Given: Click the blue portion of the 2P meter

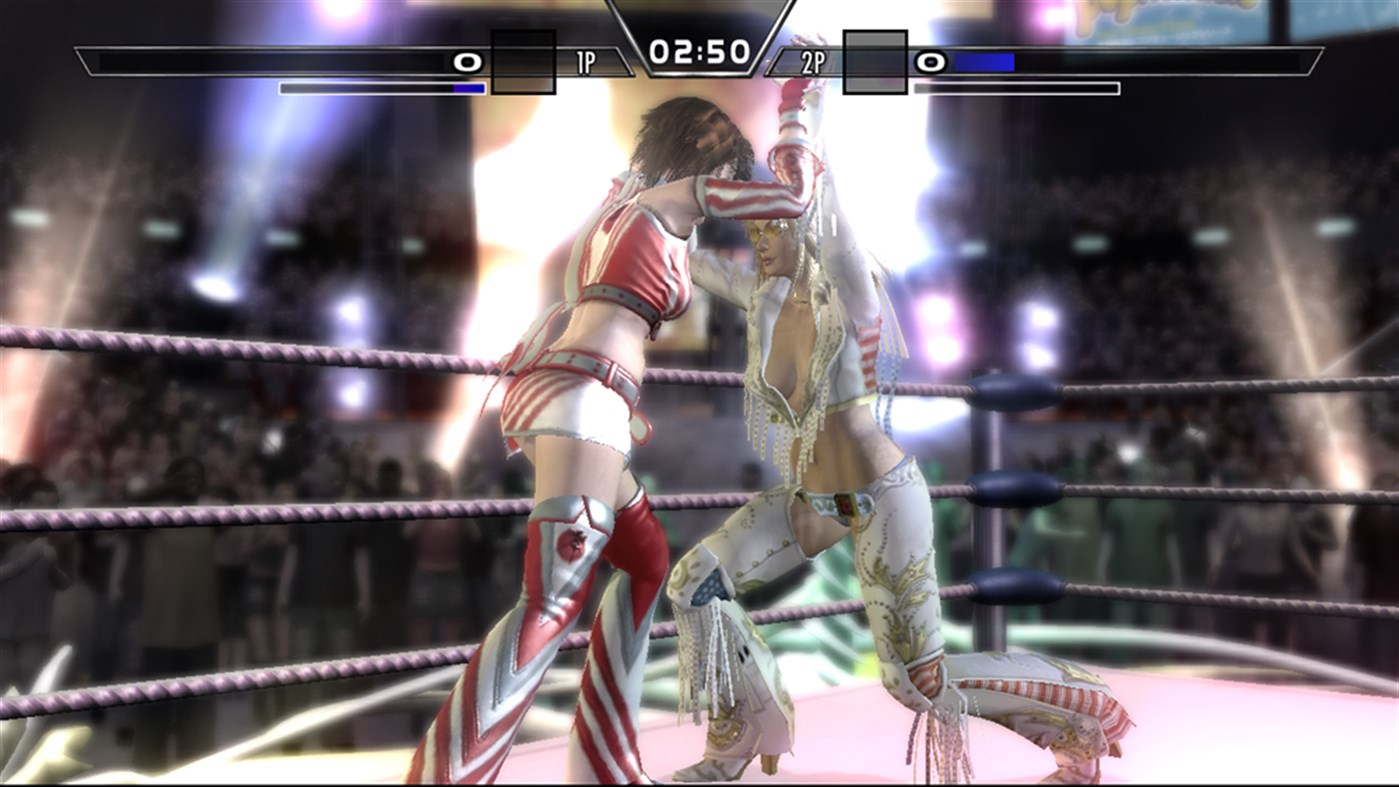Looking at the screenshot, I should (985, 62).
